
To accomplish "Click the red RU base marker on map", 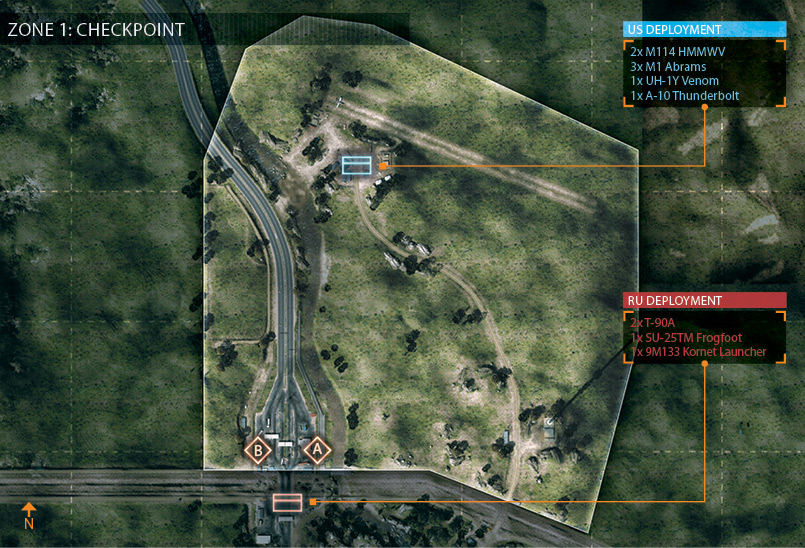I will click(287, 502).
